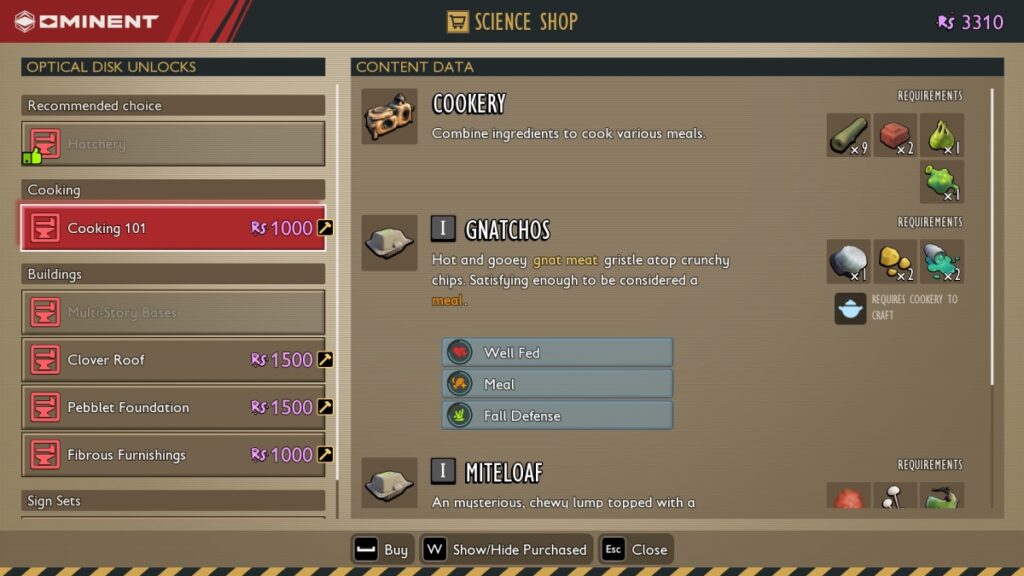1024x576 pixels.
Task: Close the Science Shop
Action: (636, 549)
